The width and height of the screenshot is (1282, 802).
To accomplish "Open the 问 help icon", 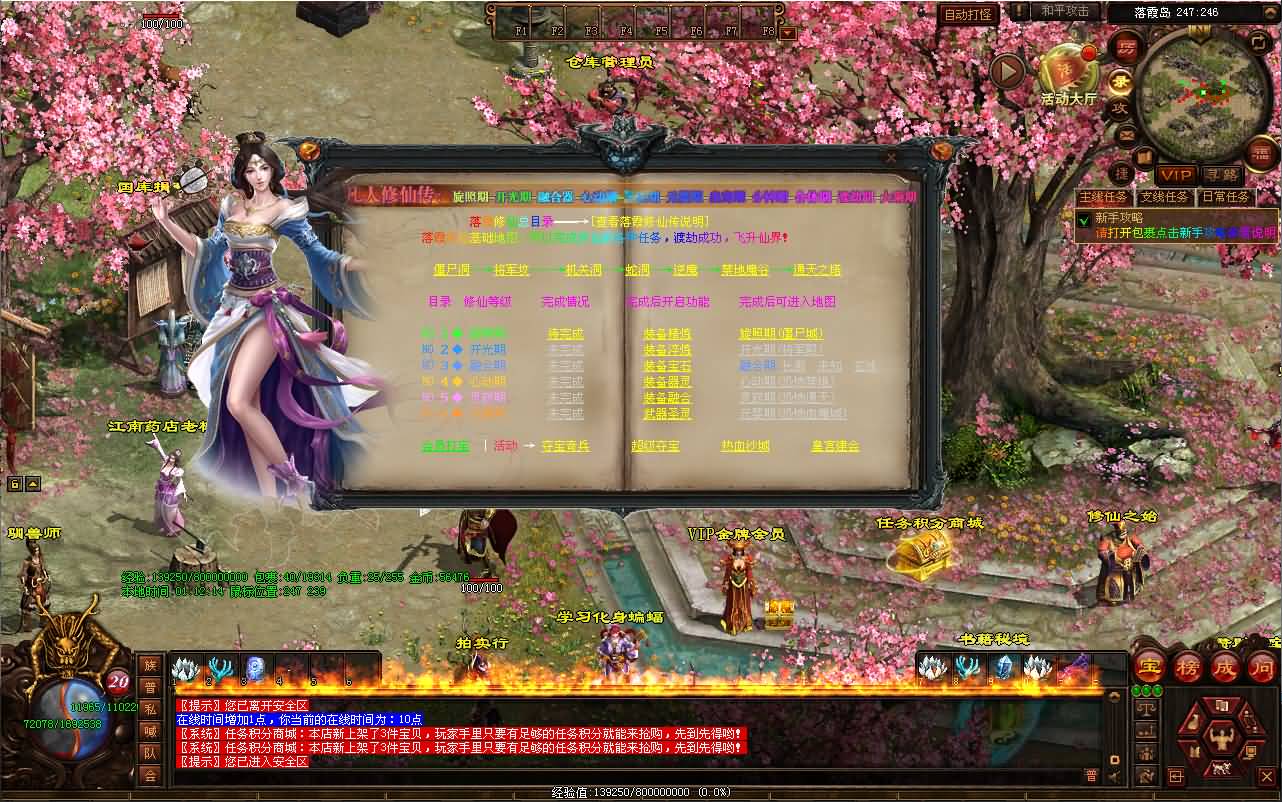I will click(x=1263, y=668).
